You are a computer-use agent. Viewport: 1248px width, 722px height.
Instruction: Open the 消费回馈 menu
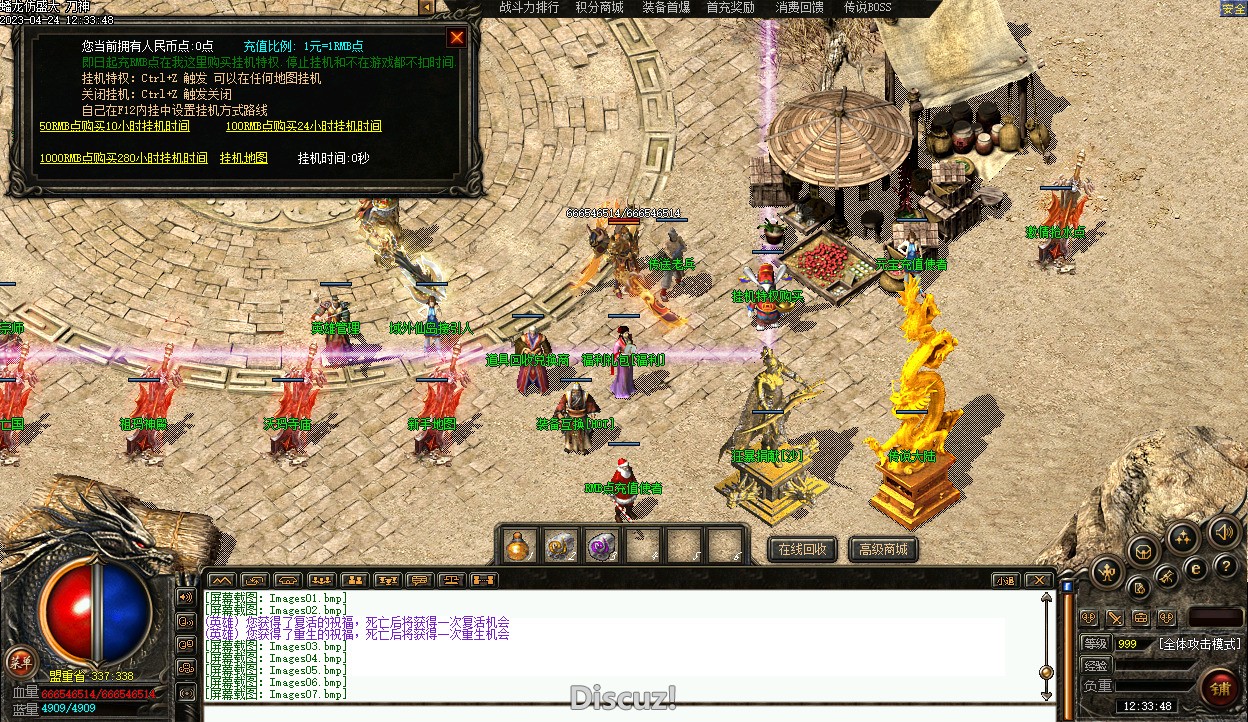tap(800, 8)
